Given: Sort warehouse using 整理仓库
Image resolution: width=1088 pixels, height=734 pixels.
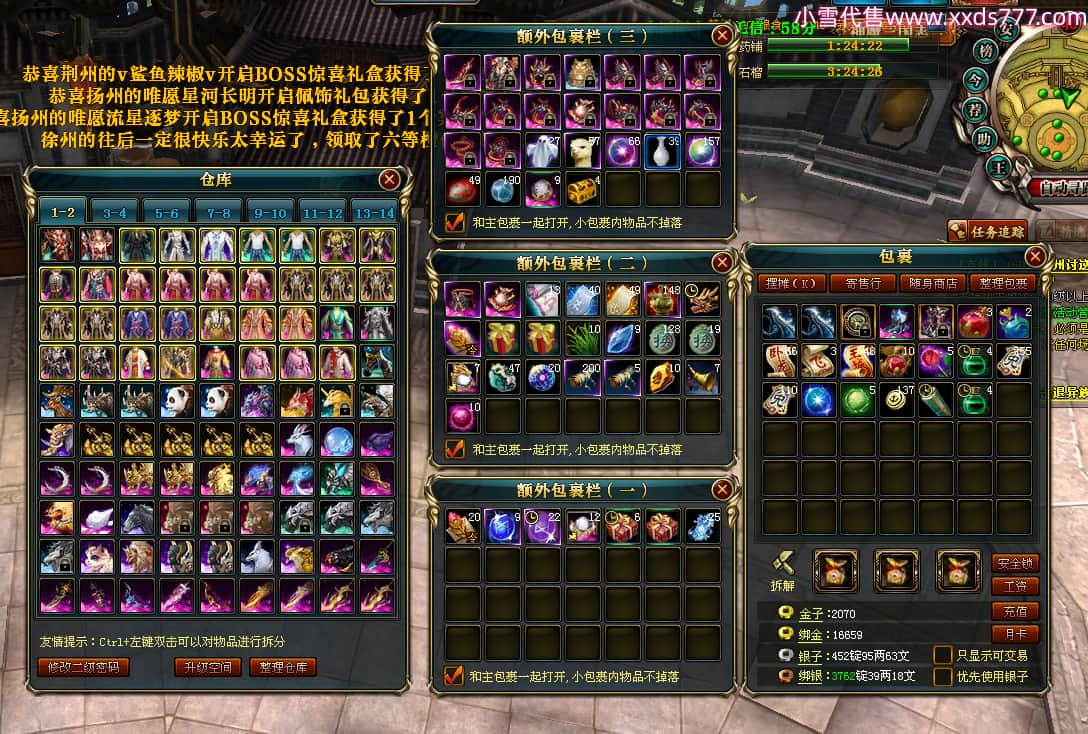Looking at the screenshot, I should [x=283, y=667].
